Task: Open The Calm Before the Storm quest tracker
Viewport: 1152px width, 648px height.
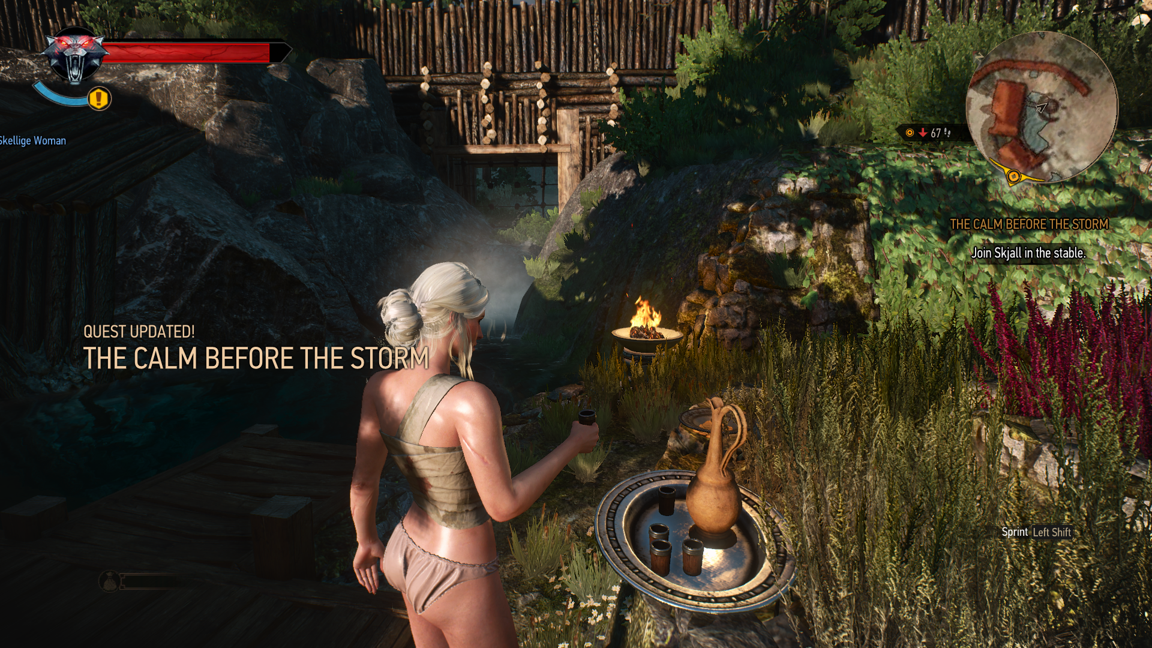Action: click(1028, 225)
